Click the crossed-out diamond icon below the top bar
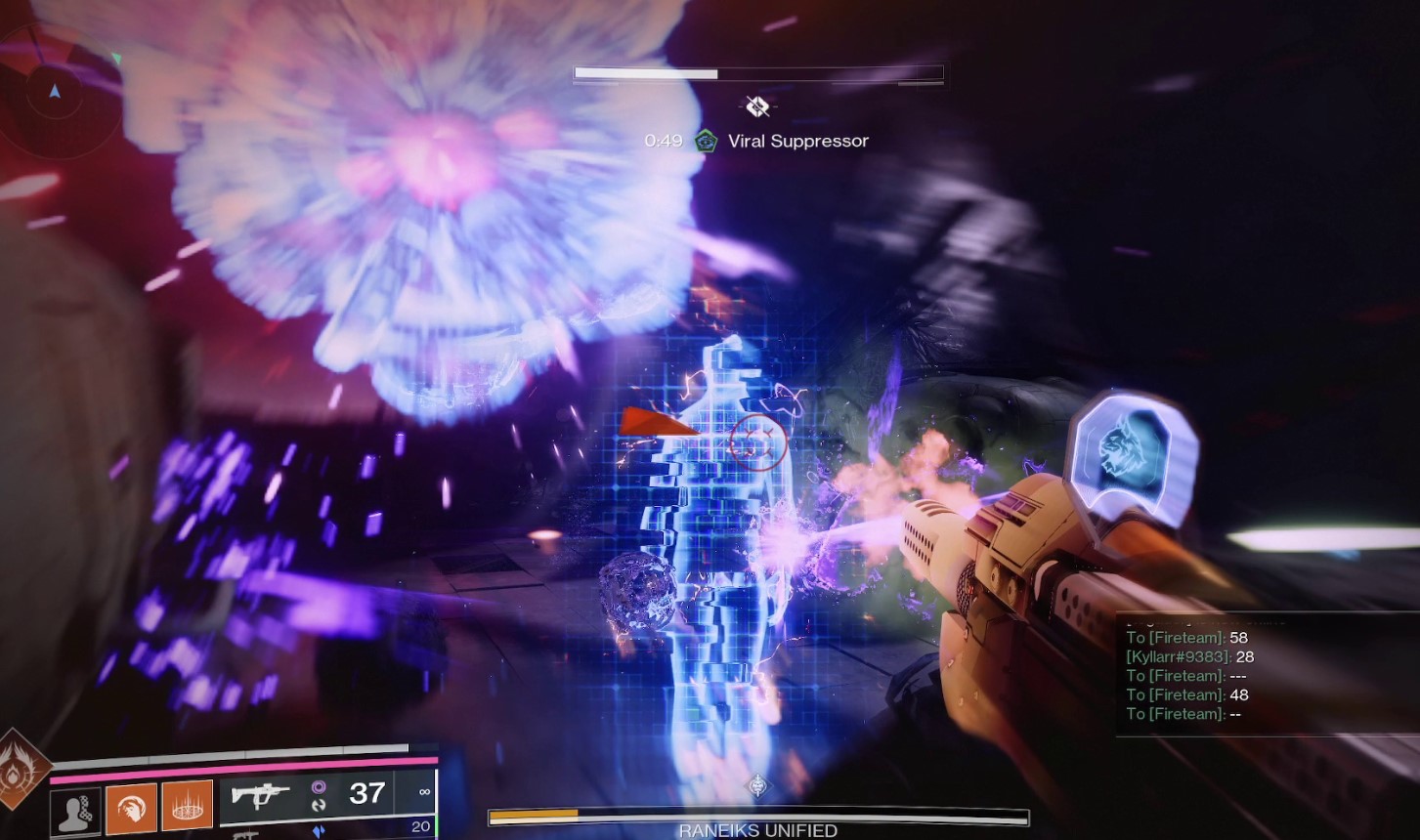The height and width of the screenshot is (840, 1420). (757, 105)
